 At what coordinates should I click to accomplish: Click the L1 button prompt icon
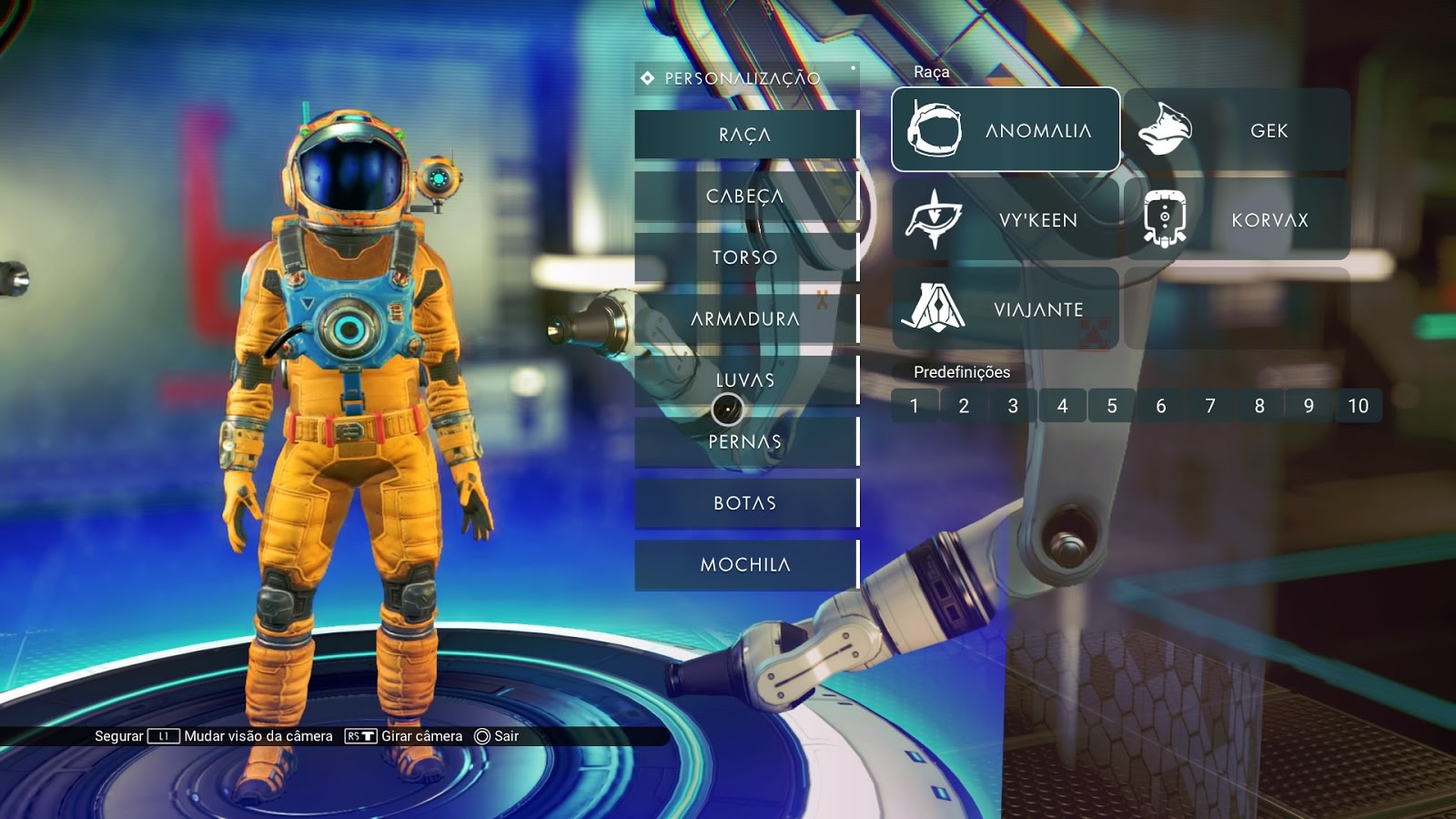(x=162, y=737)
